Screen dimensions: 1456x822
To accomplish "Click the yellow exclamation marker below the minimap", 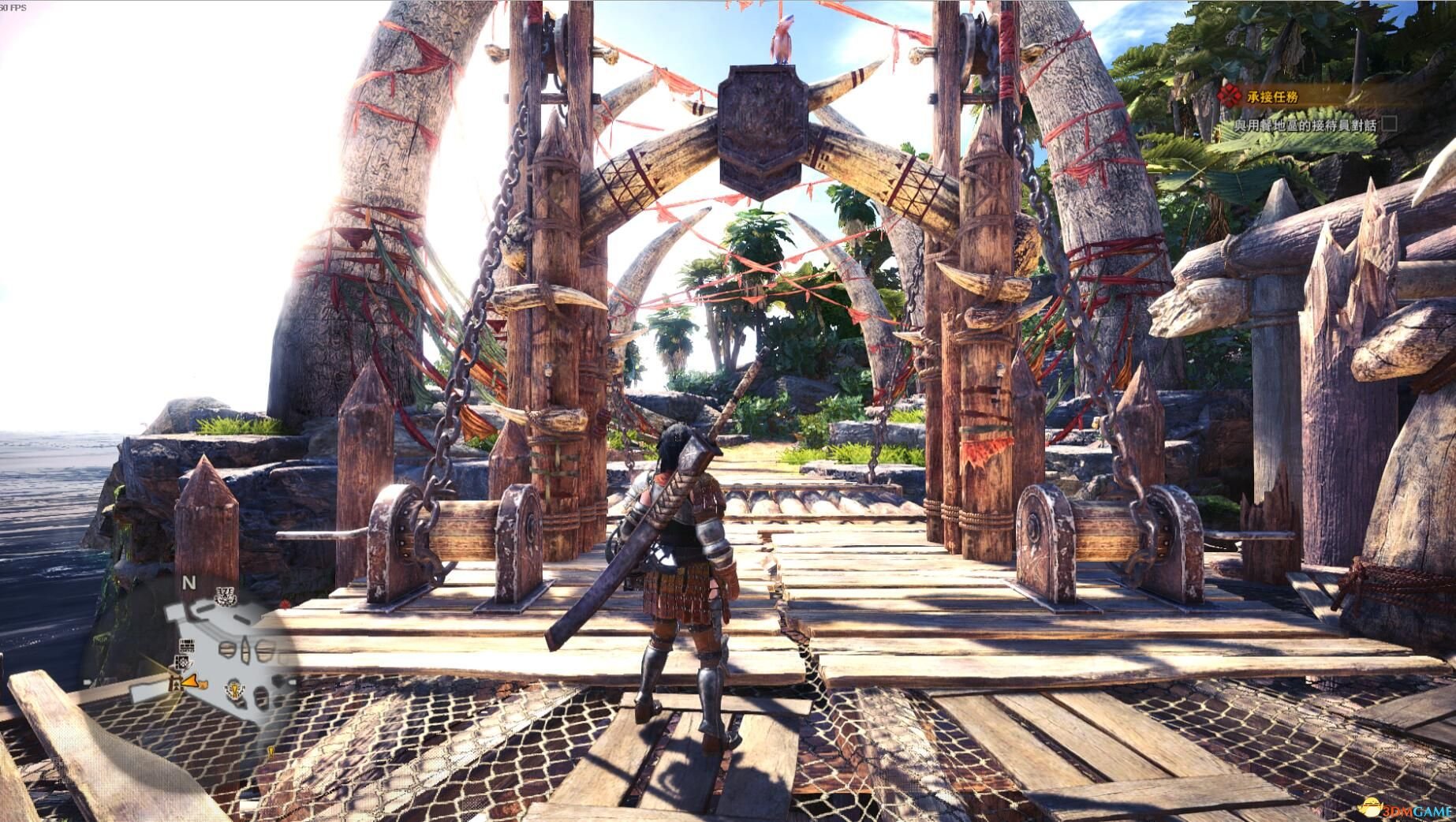I will pos(271,751).
